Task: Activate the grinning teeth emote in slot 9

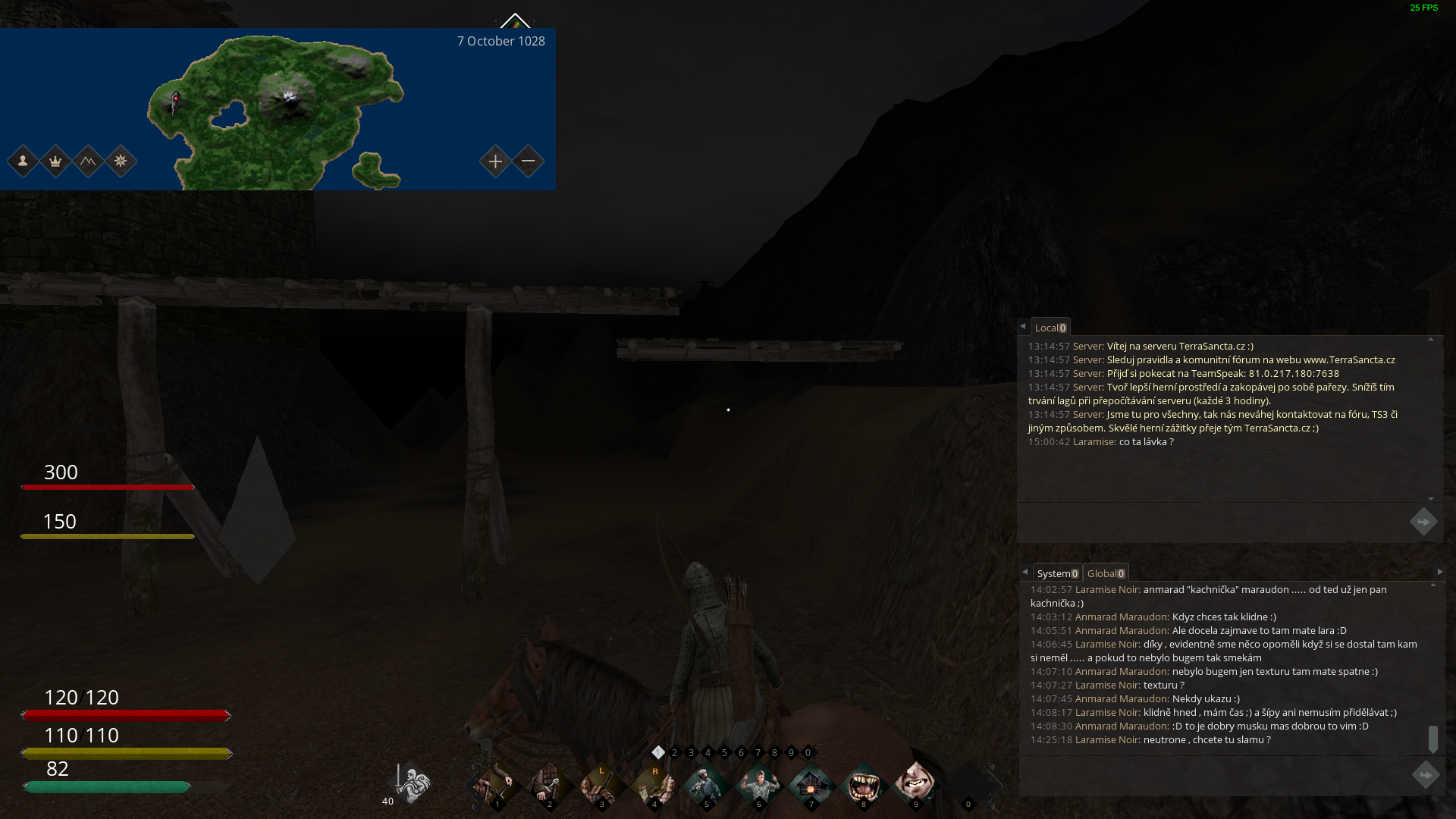Action: [x=915, y=782]
